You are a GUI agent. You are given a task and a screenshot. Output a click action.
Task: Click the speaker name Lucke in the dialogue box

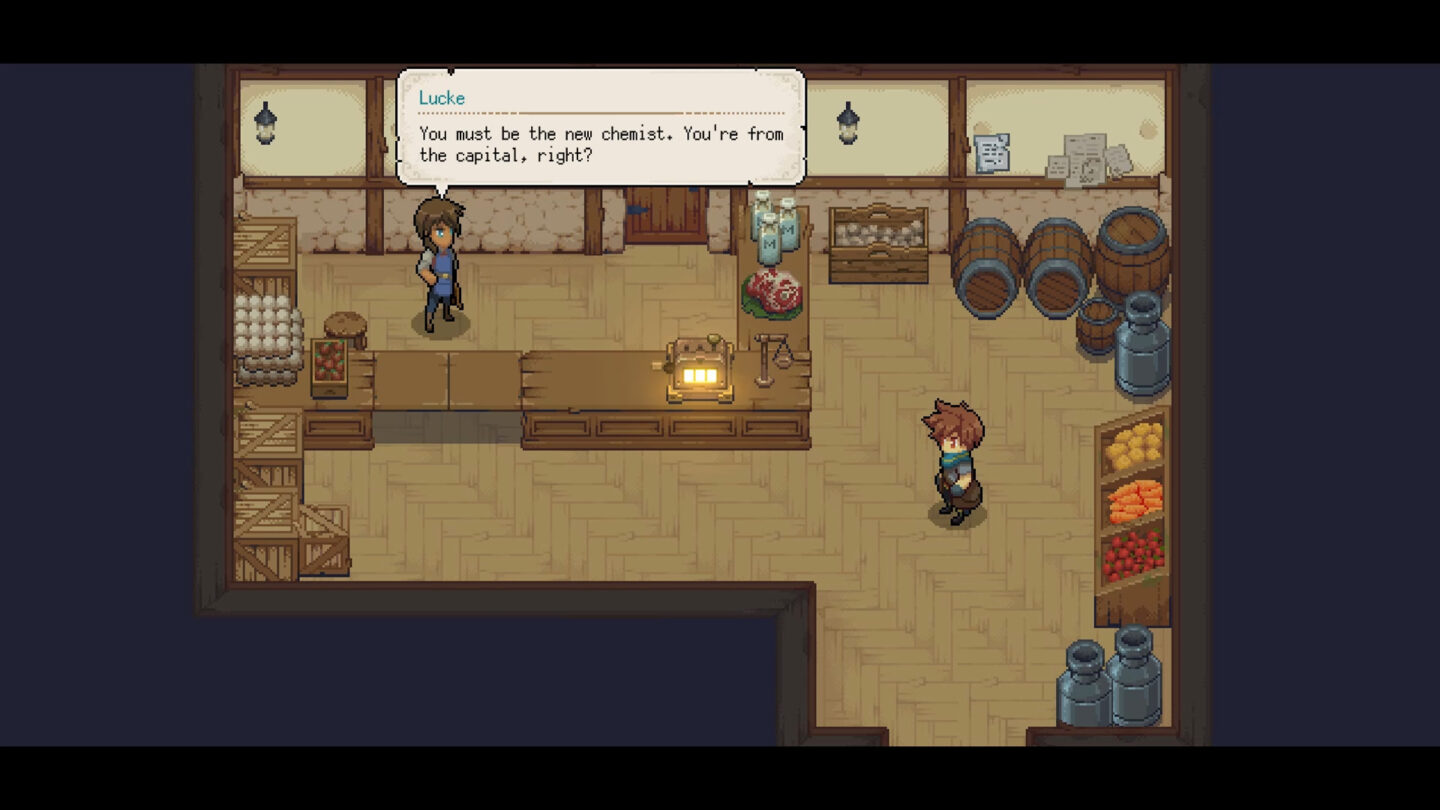point(442,98)
